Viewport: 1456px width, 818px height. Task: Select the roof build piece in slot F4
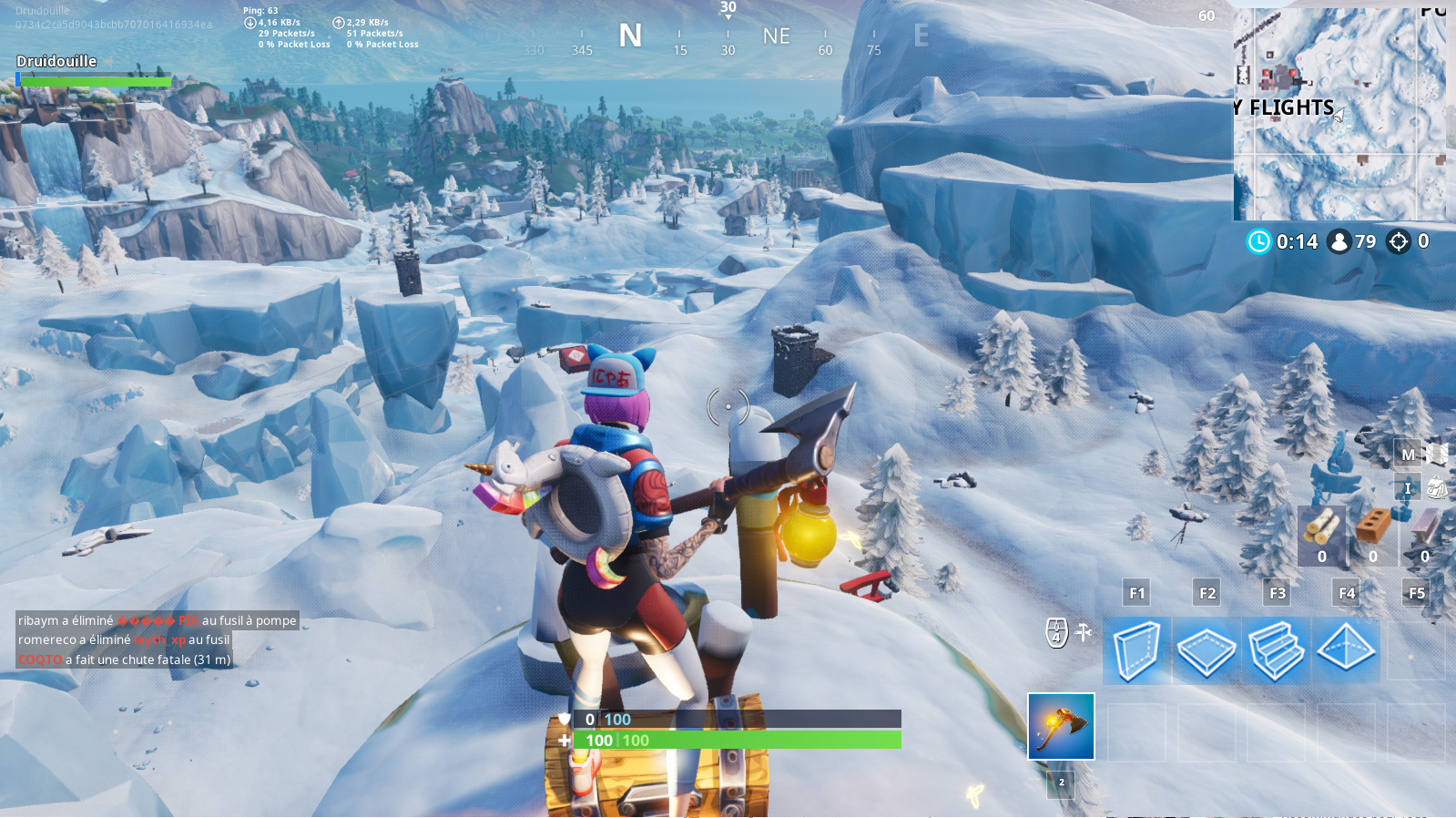(1347, 650)
